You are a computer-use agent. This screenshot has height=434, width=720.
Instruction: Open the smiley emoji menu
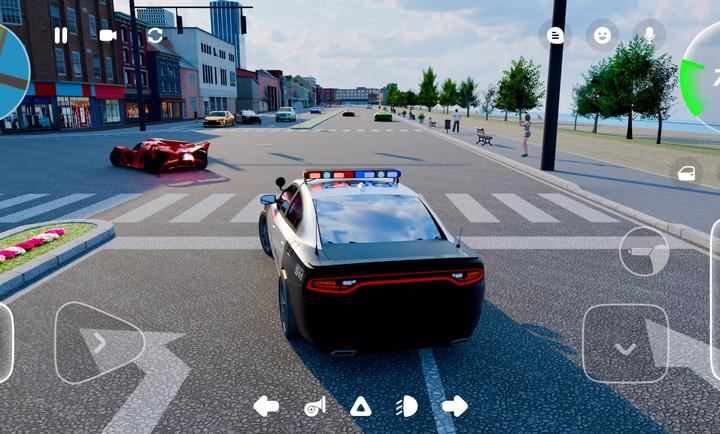pyautogui.click(x=602, y=35)
